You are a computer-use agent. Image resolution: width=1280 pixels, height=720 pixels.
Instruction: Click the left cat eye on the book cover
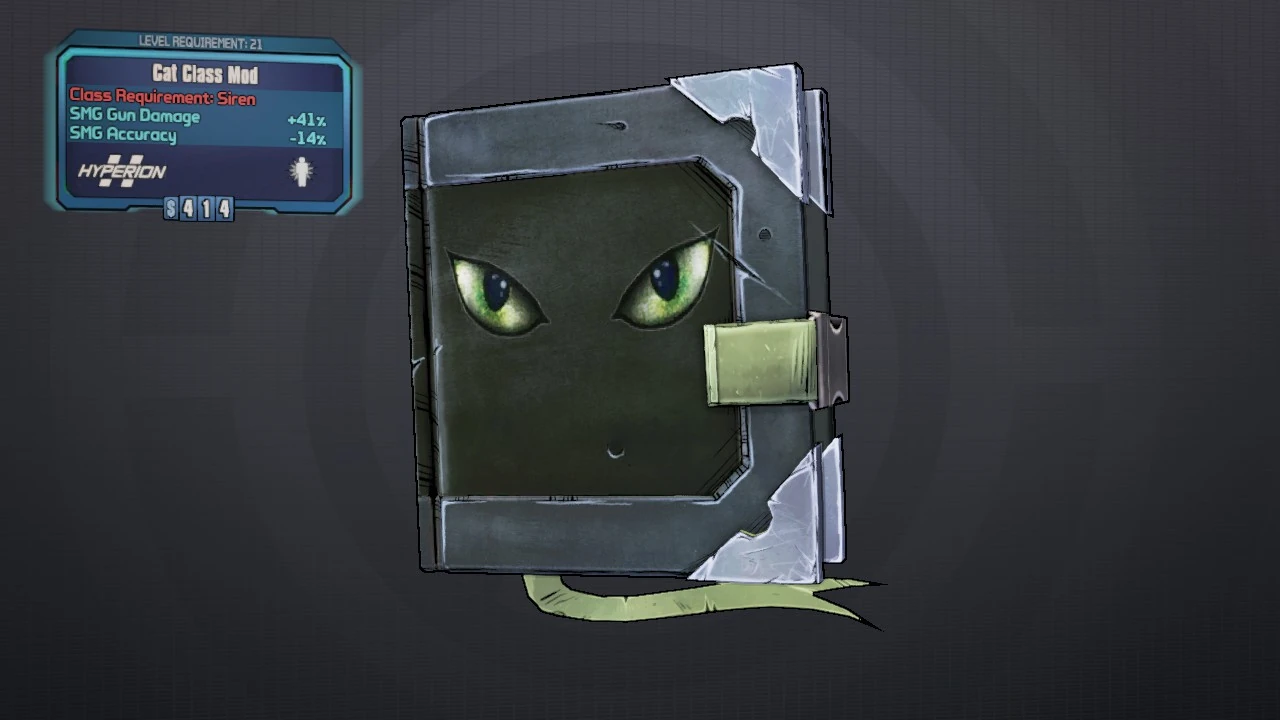pyautogui.click(x=495, y=290)
